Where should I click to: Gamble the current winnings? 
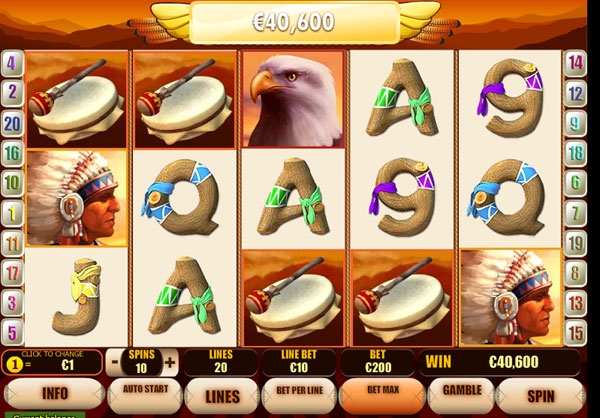[x=461, y=391]
